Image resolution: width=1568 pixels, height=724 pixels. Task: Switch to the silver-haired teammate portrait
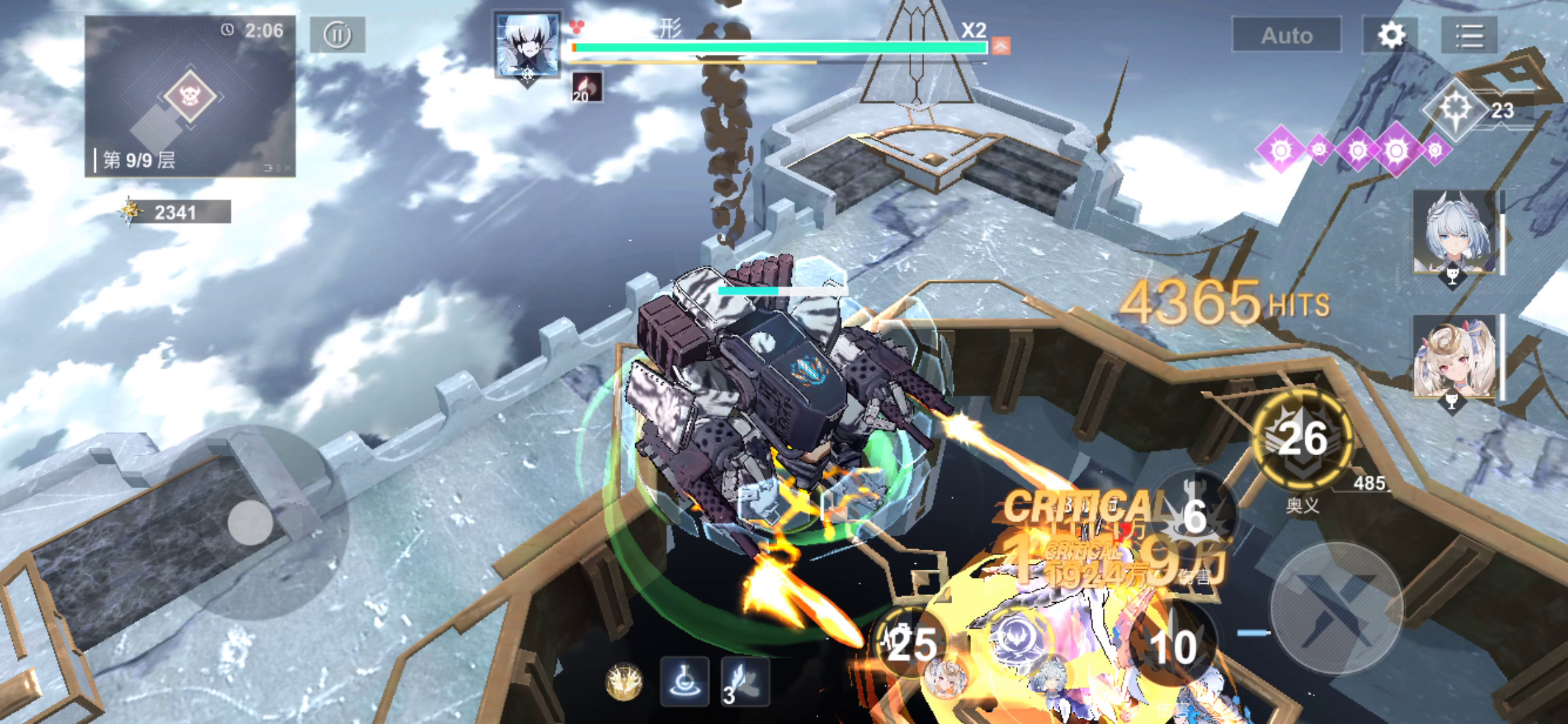click(1454, 231)
